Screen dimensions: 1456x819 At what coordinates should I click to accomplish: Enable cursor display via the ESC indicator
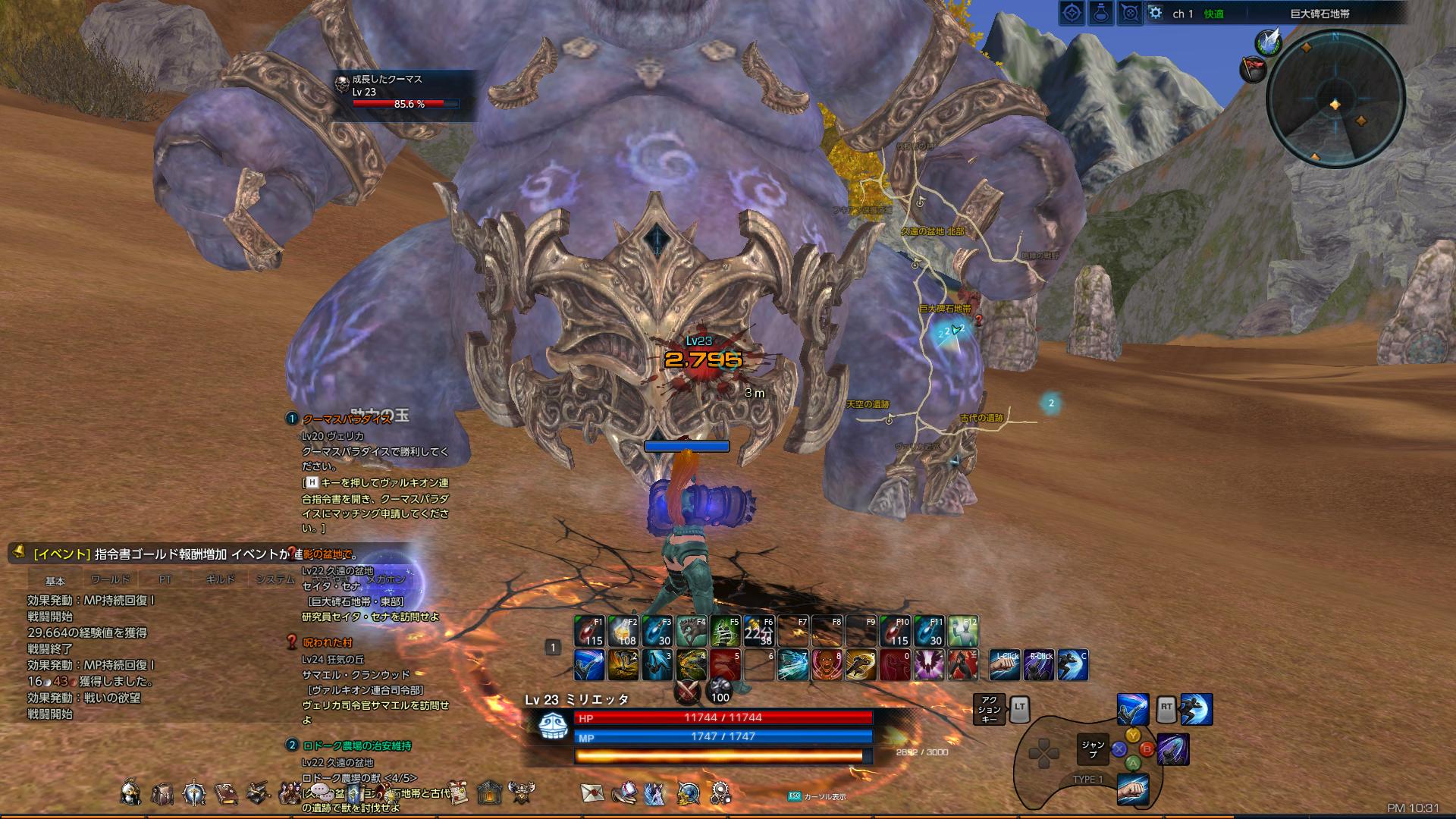pos(794,798)
